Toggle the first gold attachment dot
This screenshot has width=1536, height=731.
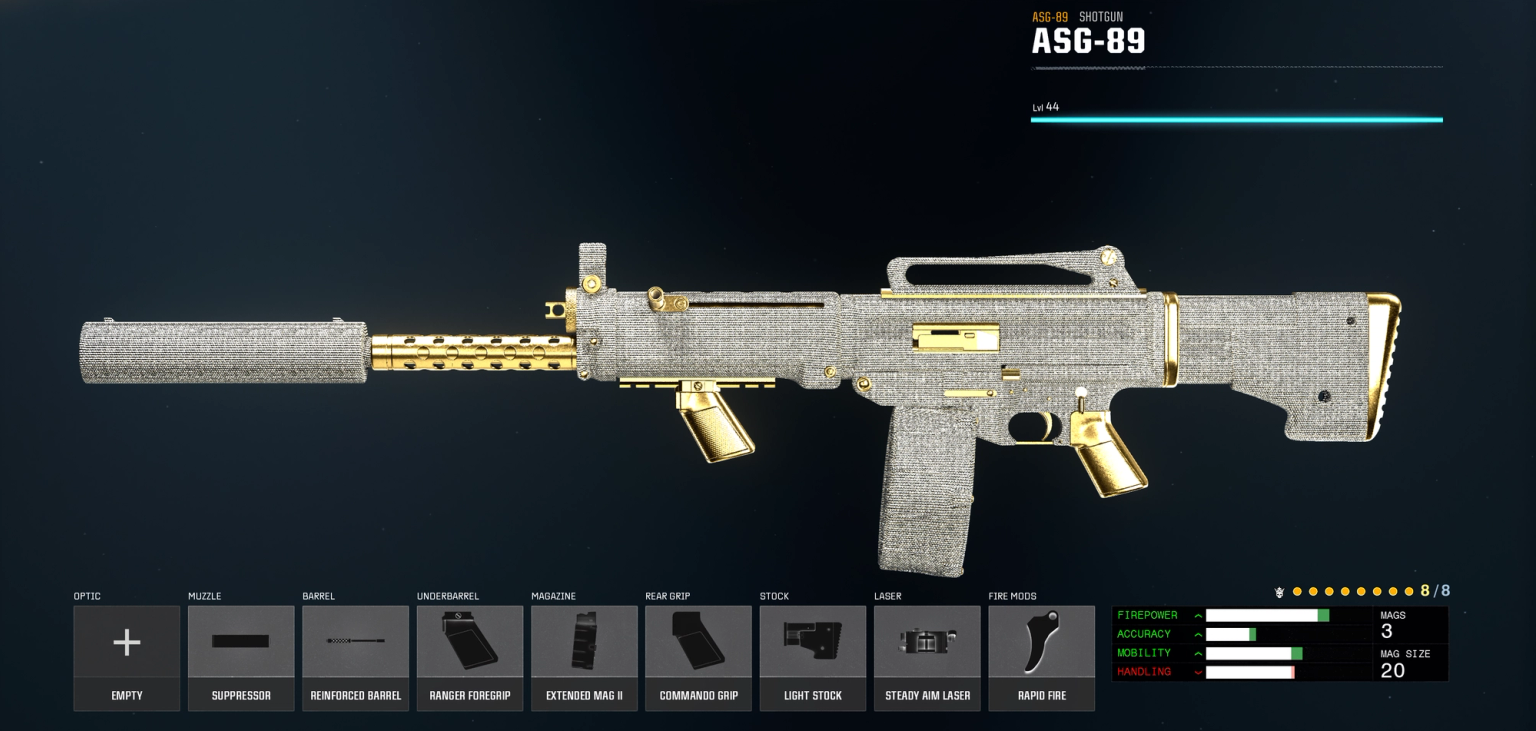1297,591
